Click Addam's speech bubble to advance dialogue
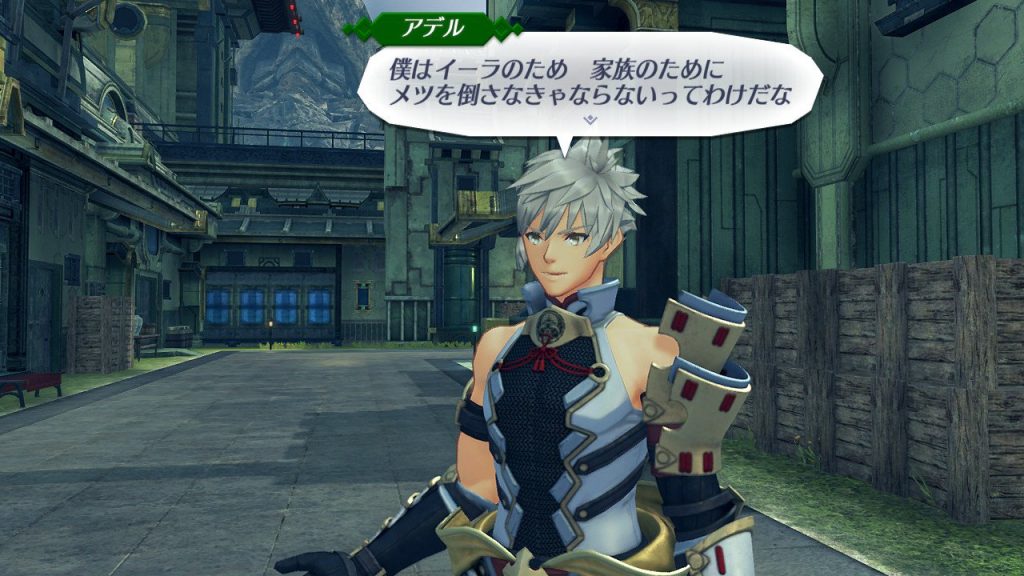The image size is (1024, 576). 590,84
